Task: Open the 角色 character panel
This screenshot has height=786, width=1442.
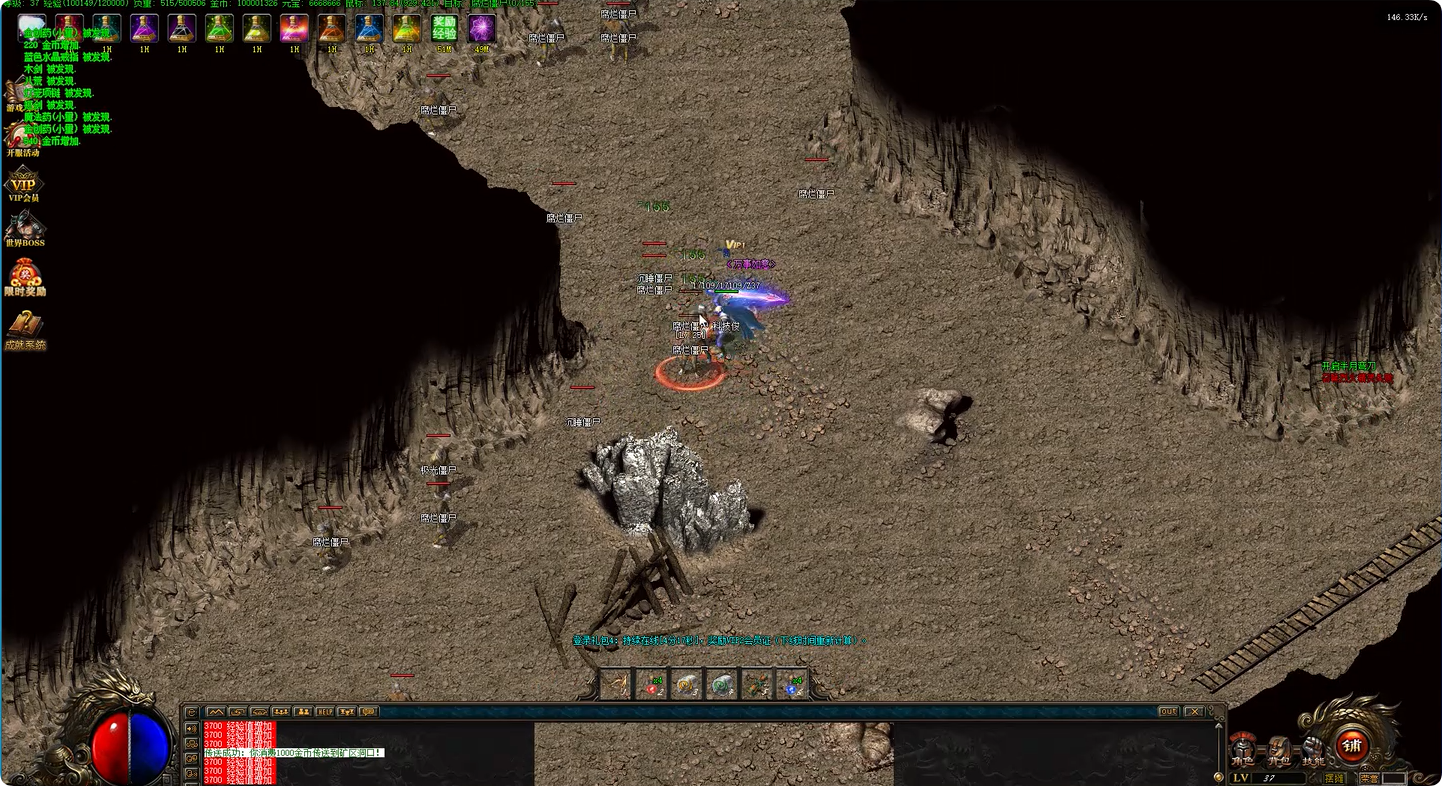Action: (x=1242, y=748)
